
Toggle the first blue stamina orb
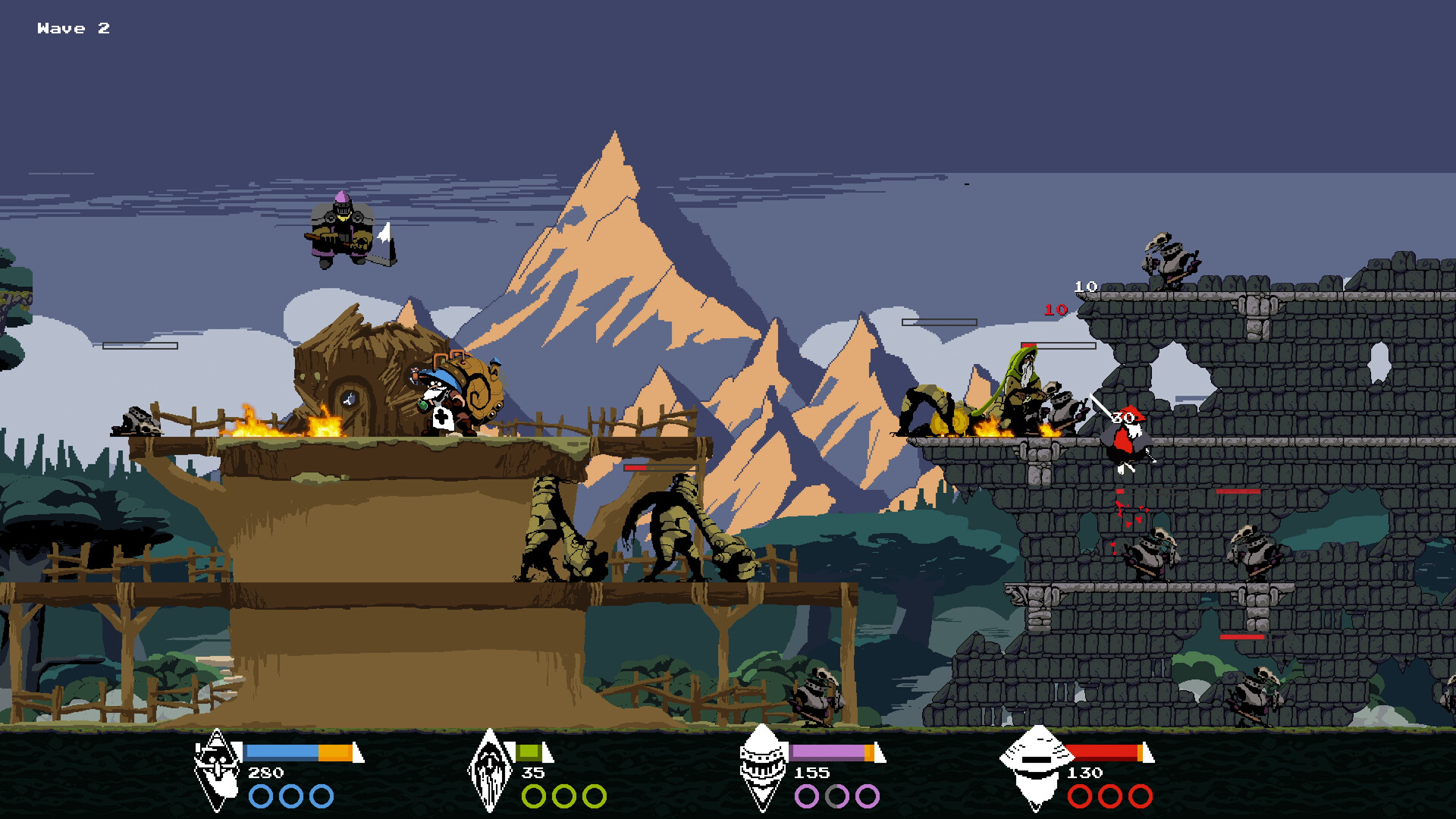[x=262, y=796]
